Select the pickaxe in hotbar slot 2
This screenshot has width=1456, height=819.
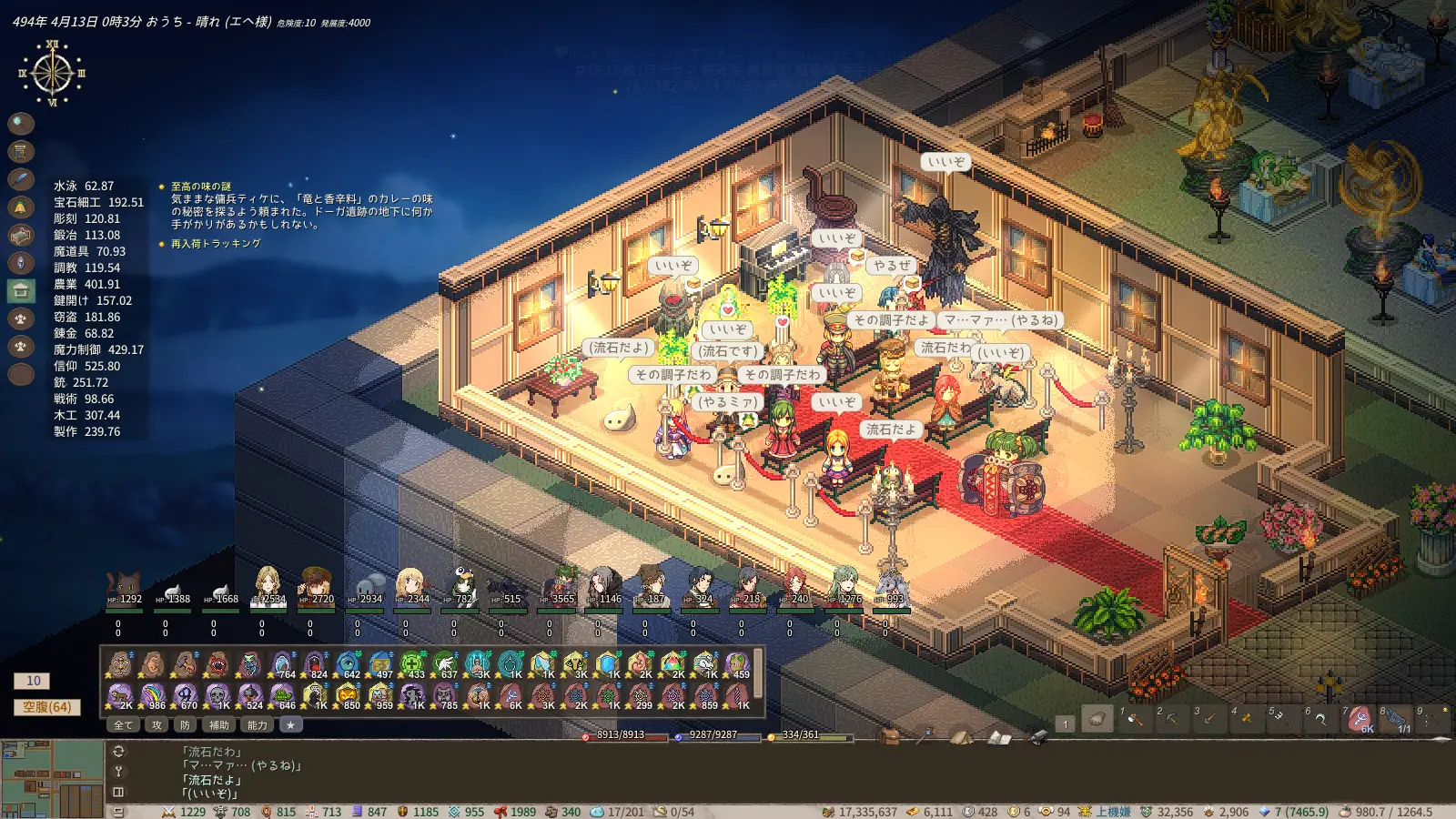point(1171,720)
